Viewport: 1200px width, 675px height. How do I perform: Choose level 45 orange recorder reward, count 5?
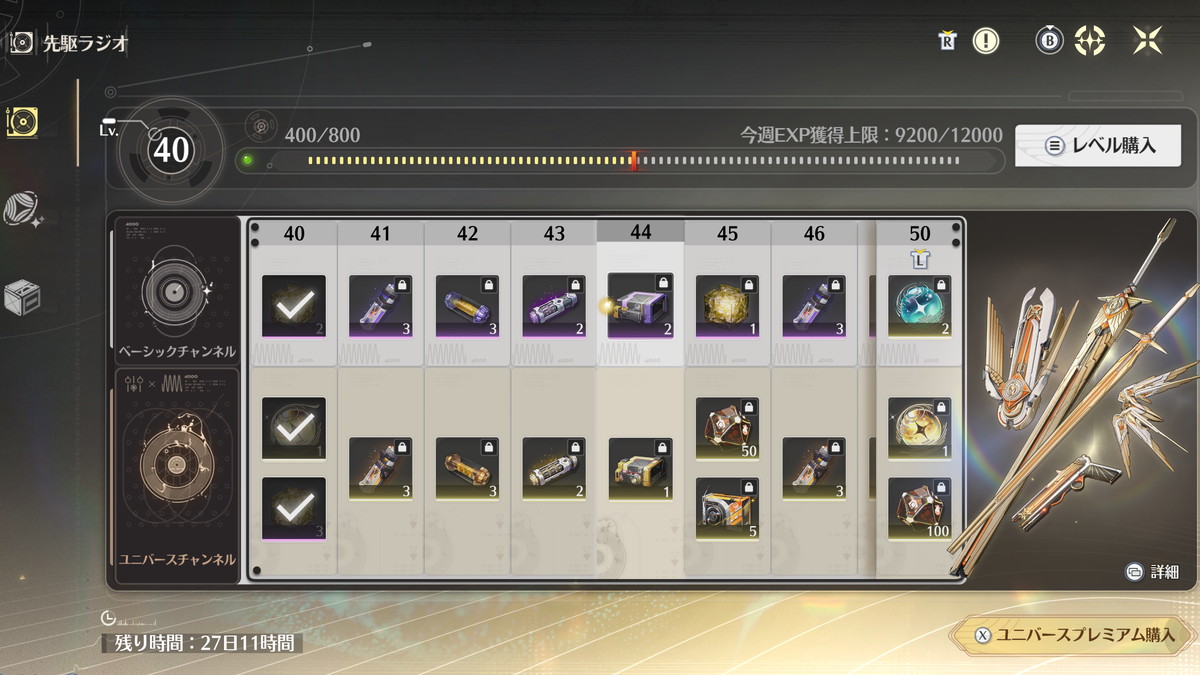[727, 508]
